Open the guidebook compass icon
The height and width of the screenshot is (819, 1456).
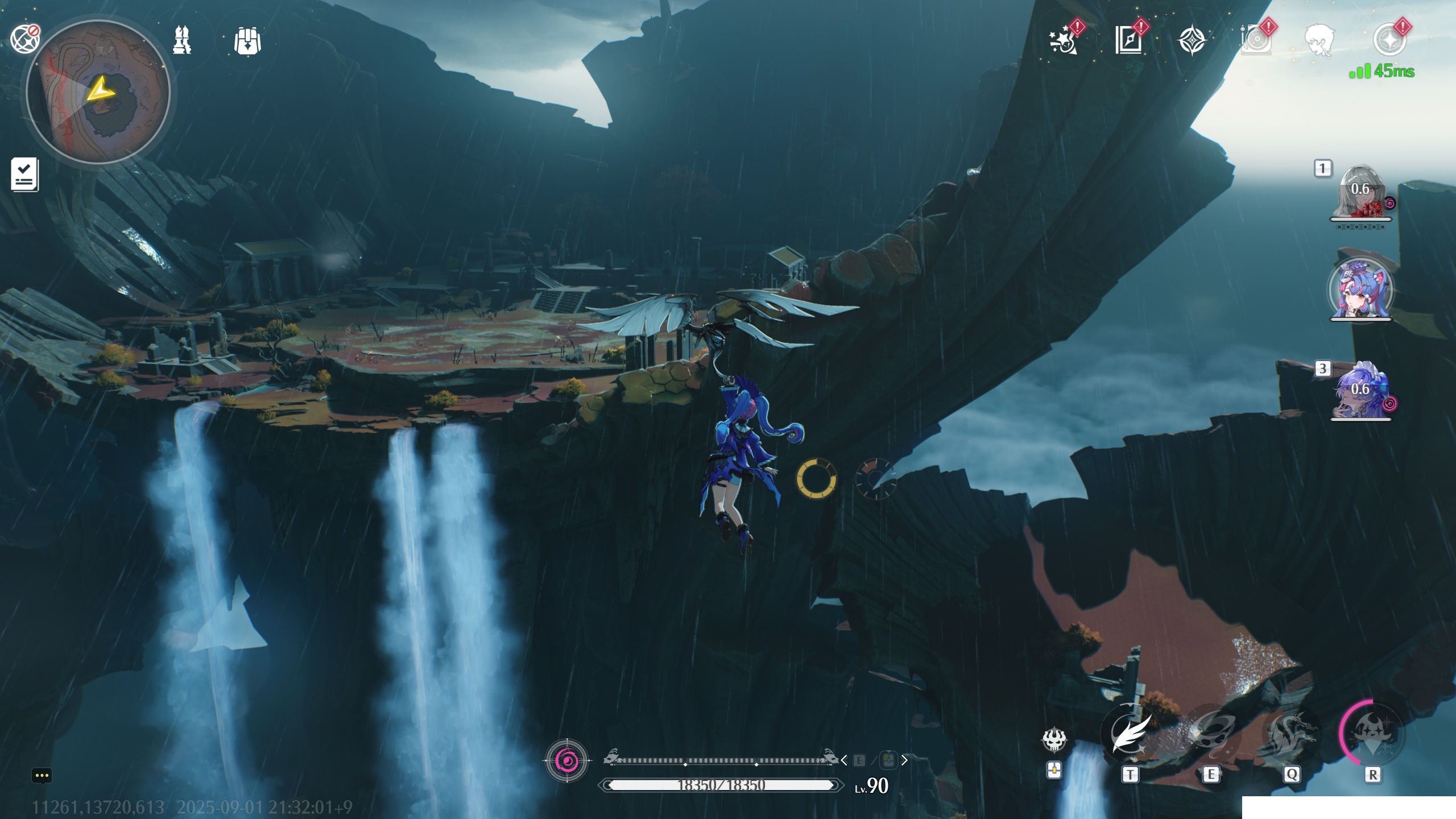tap(1128, 40)
